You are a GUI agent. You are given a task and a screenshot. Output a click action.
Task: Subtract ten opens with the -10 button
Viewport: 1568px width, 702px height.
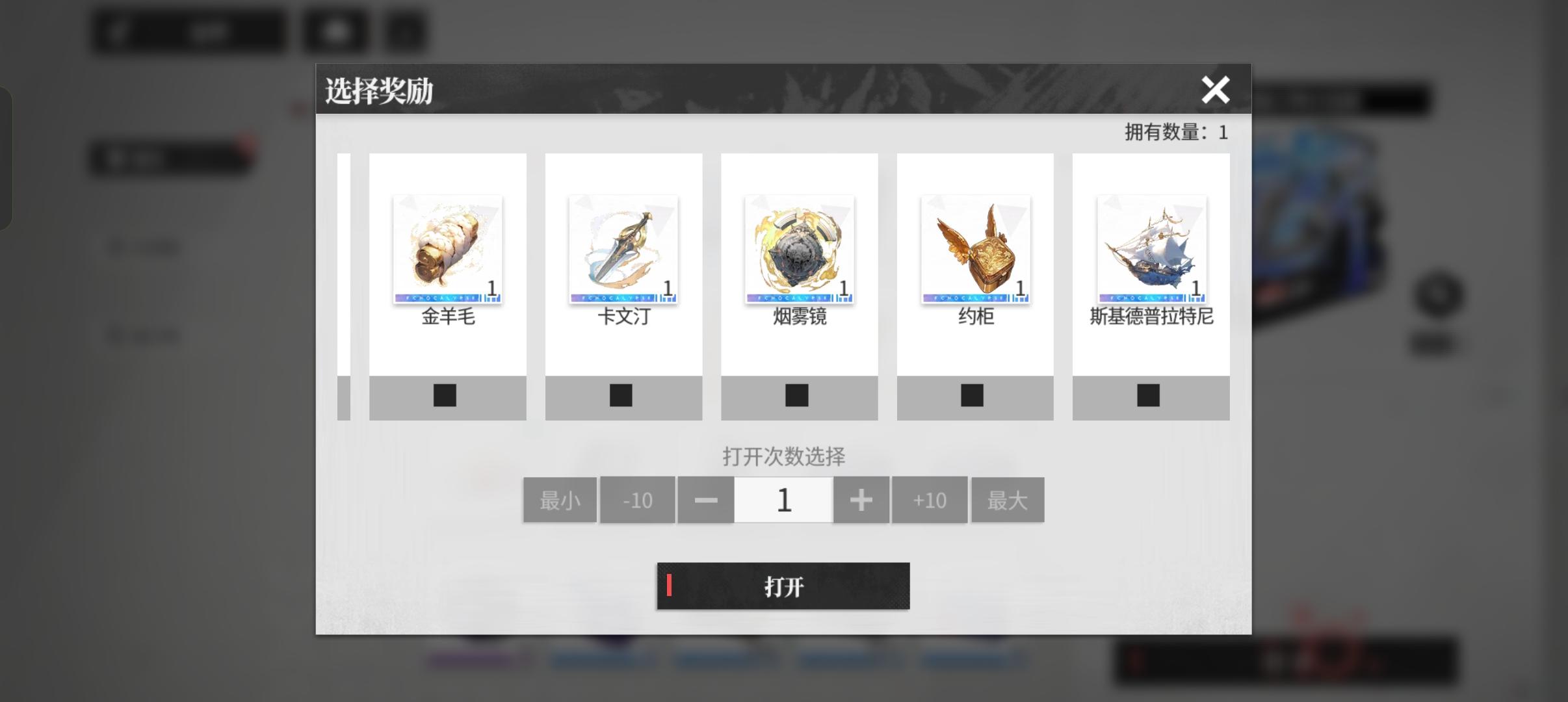638,499
